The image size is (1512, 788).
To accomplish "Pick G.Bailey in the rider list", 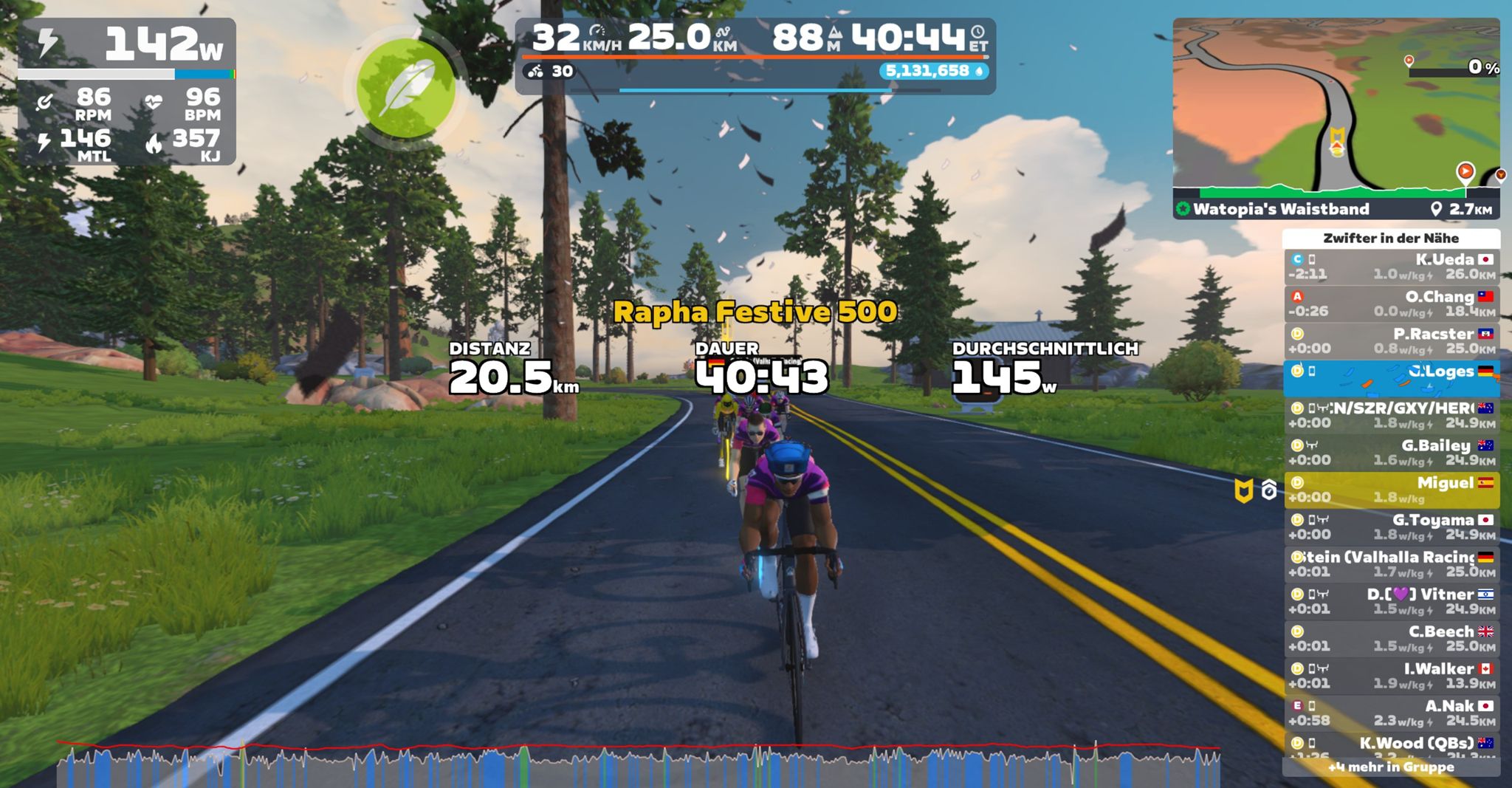I will click(x=1392, y=453).
